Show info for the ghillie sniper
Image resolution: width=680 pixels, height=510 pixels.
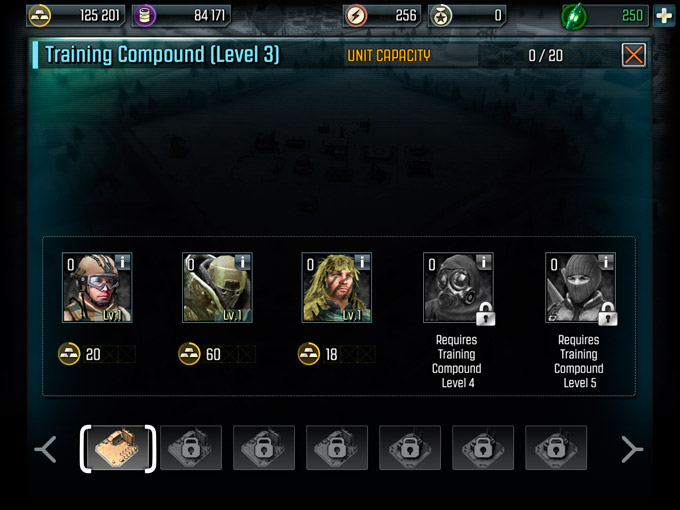click(x=363, y=262)
